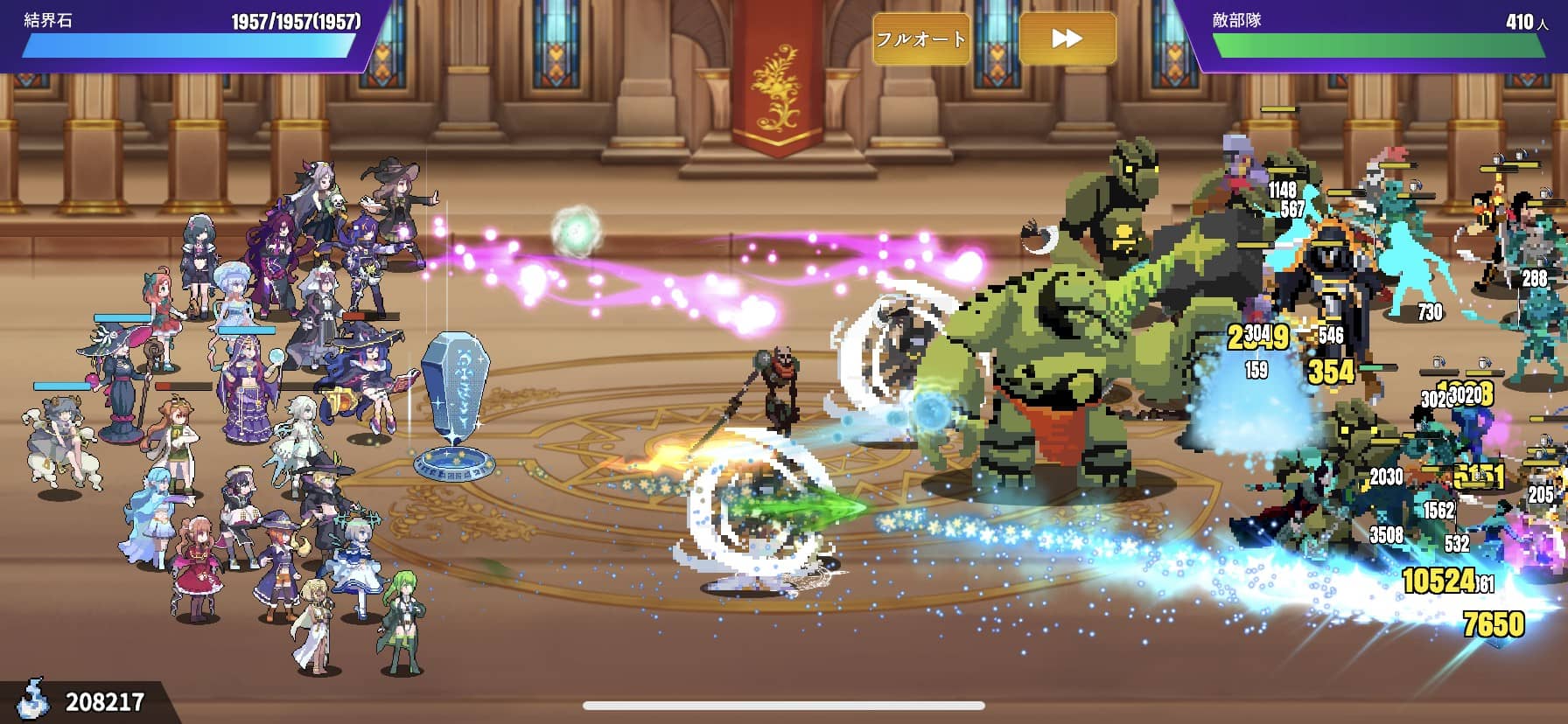Toggle the フルオート full-auto button
The width and height of the screenshot is (1568, 724).
point(921,39)
